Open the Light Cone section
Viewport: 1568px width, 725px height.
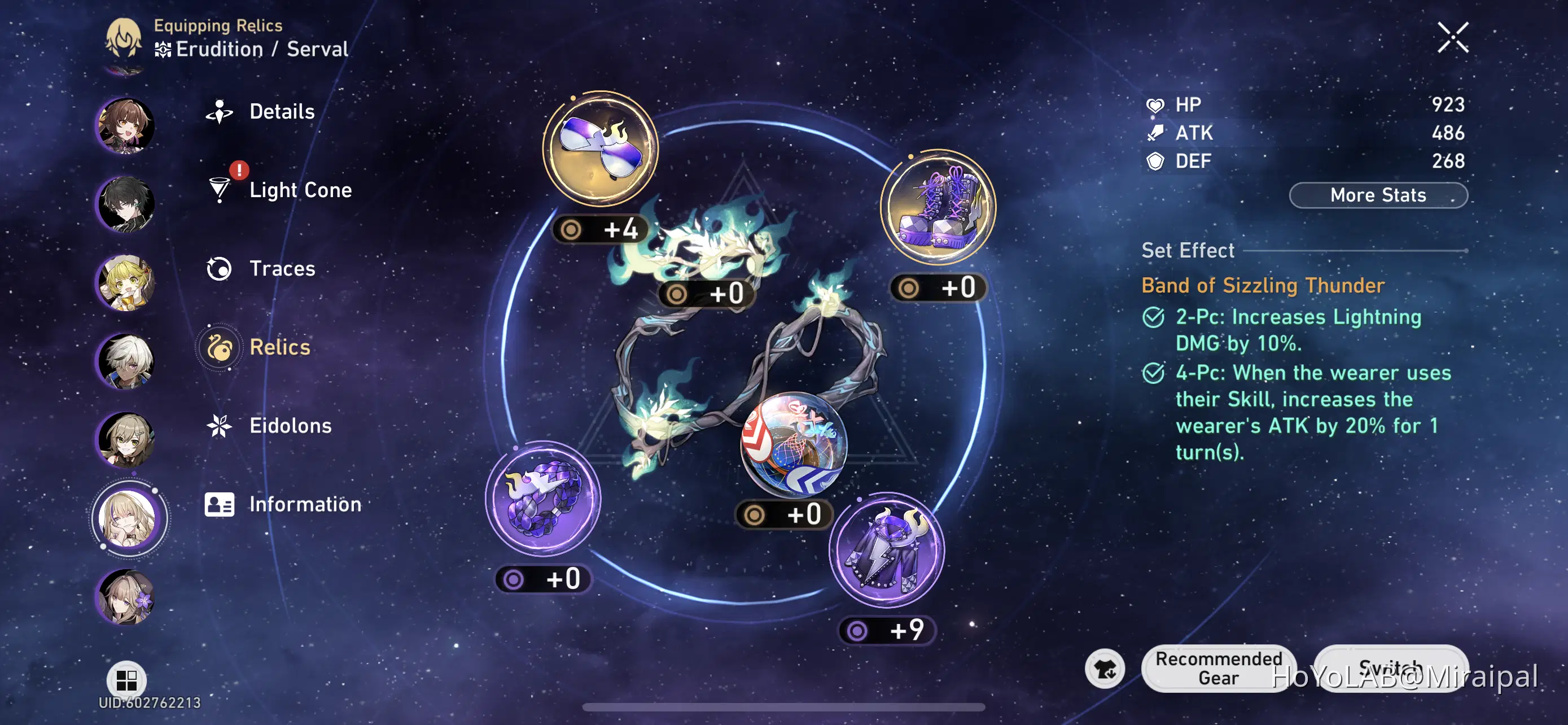click(x=300, y=190)
